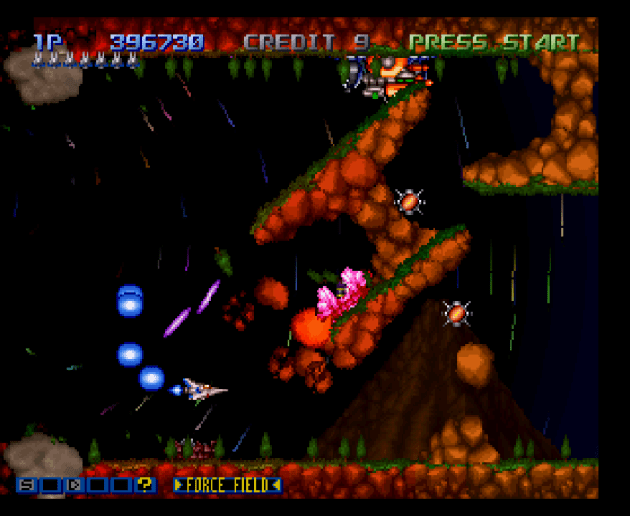Activate the highlighted question mark power slot
The image size is (630, 516).
(145, 485)
